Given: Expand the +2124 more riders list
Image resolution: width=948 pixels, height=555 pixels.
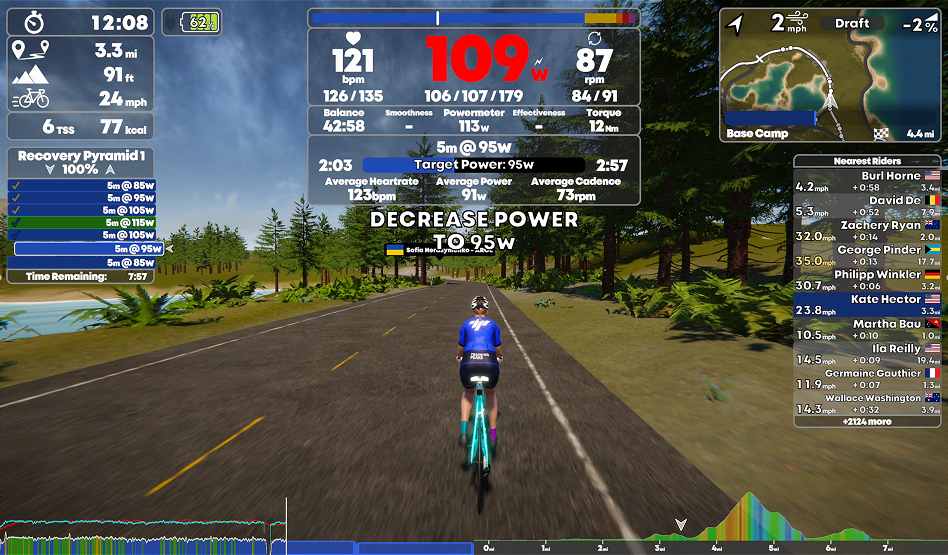Looking at the screenshot, I should point(867,422).
